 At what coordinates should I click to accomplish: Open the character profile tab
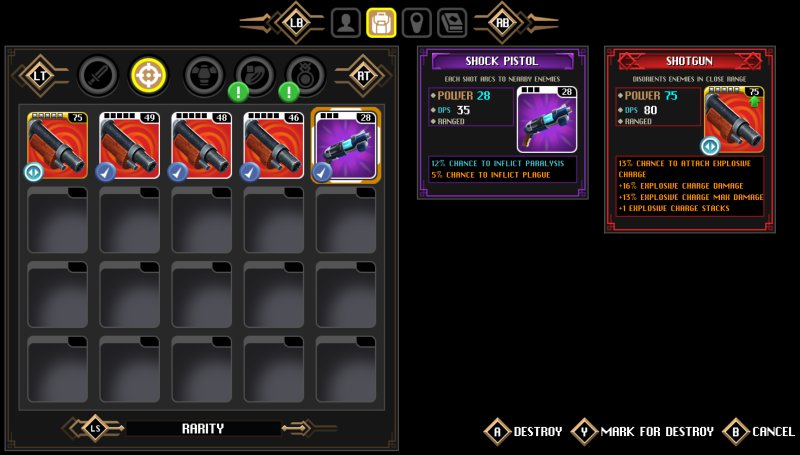tap(346, 22)
